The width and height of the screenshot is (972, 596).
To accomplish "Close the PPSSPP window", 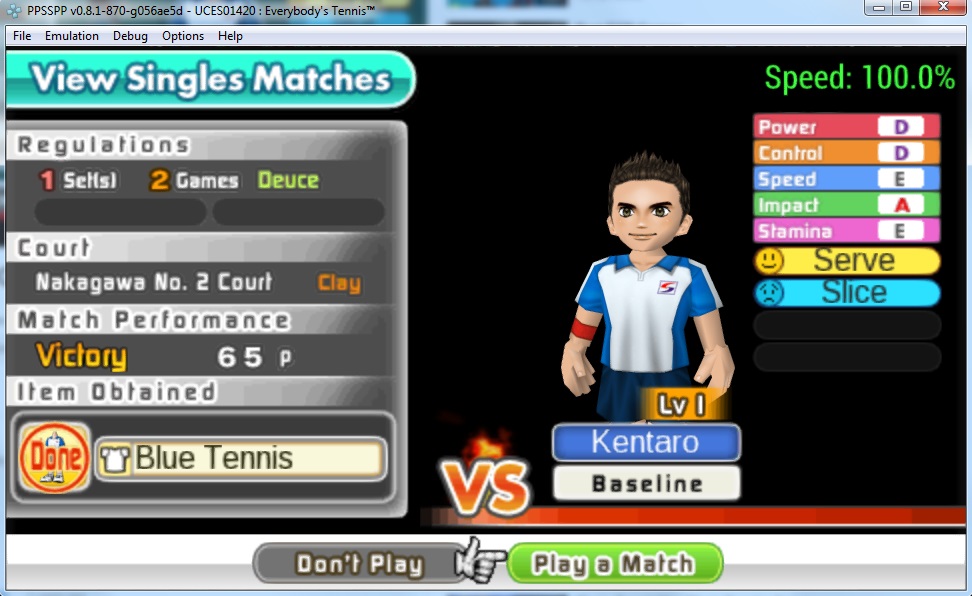I will tap(943, 8).
